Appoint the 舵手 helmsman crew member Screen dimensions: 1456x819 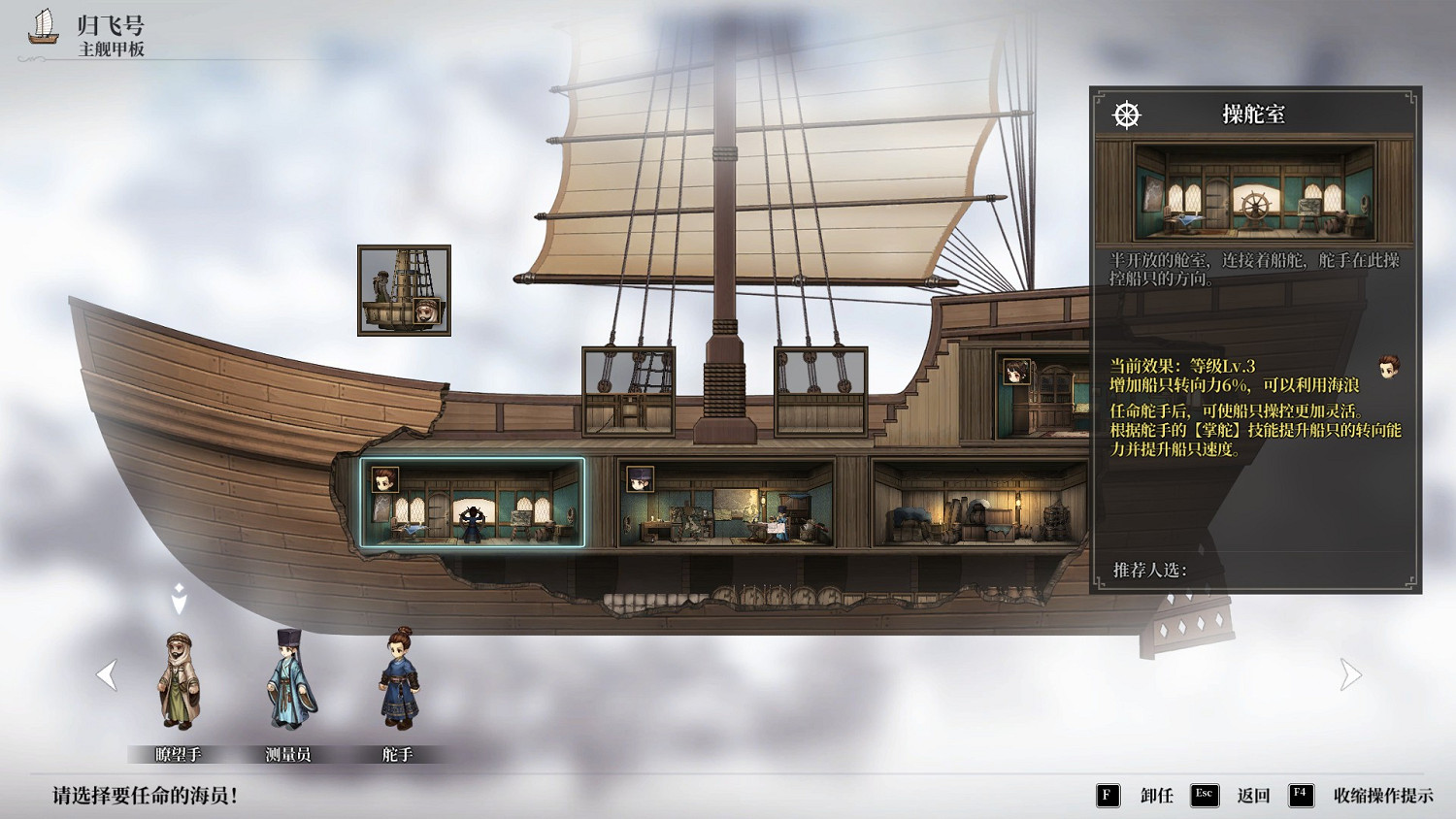399,680
